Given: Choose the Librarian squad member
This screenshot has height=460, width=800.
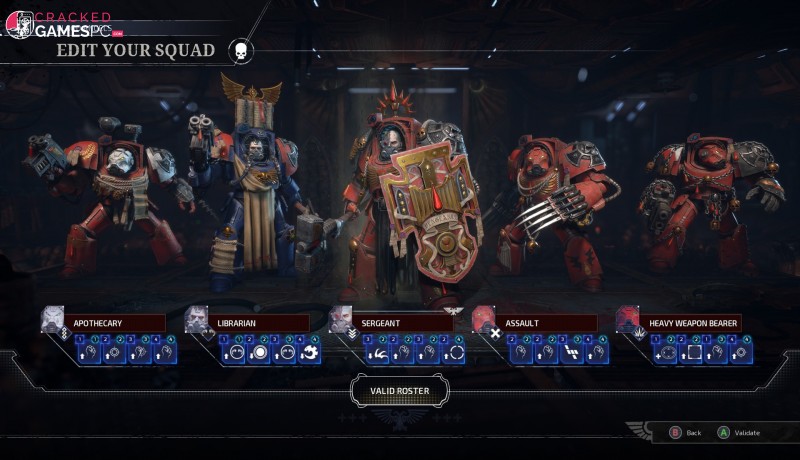Looking at the screenshot, I should click(260, 323).
